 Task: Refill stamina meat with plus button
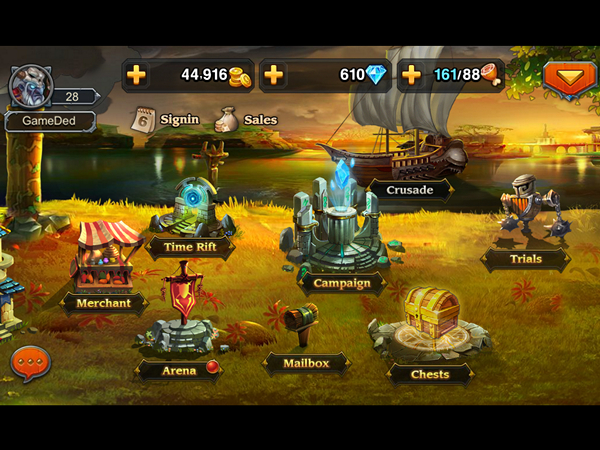click(x=411, y=75)
